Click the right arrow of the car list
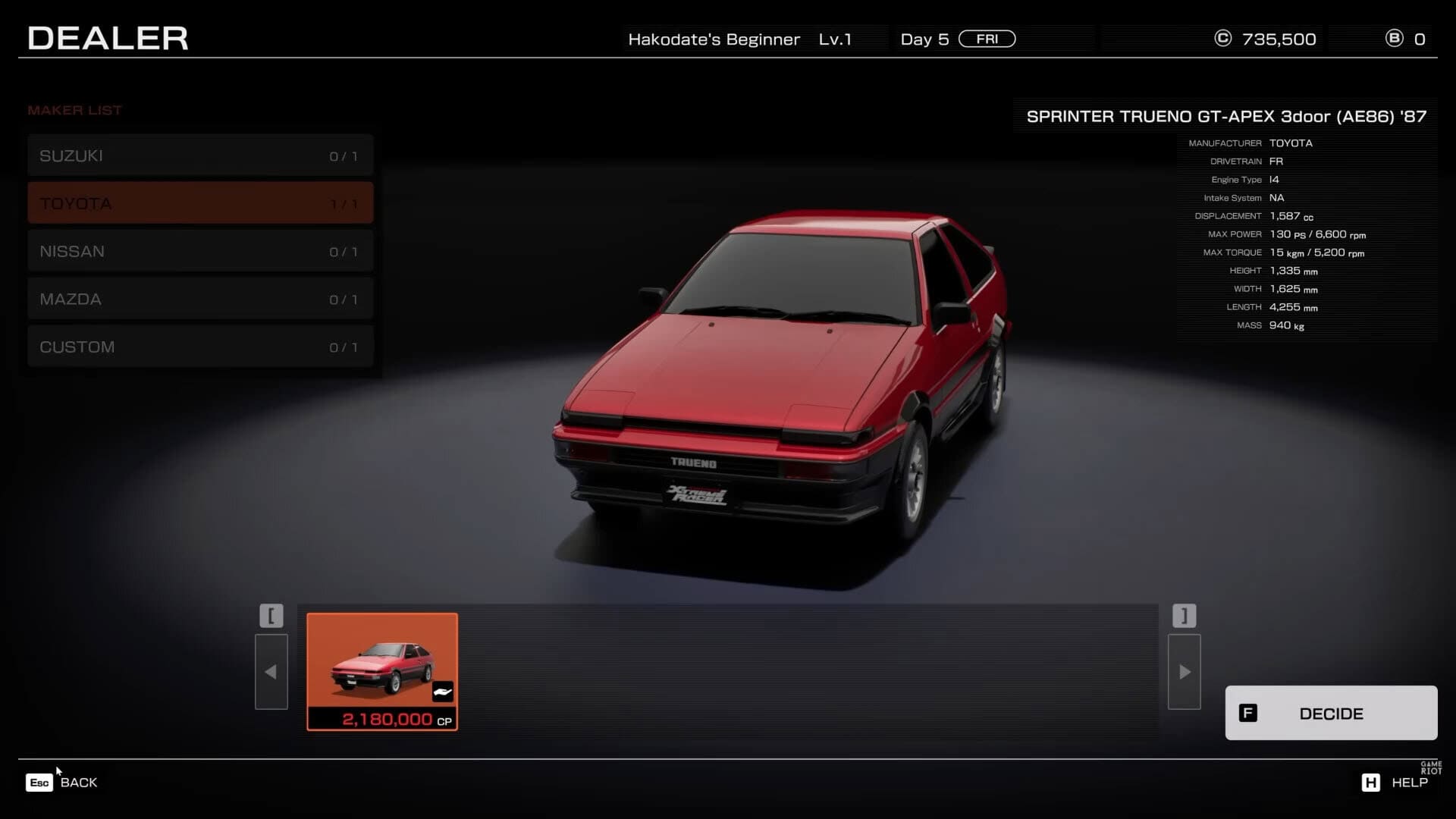 (1184, 672)
